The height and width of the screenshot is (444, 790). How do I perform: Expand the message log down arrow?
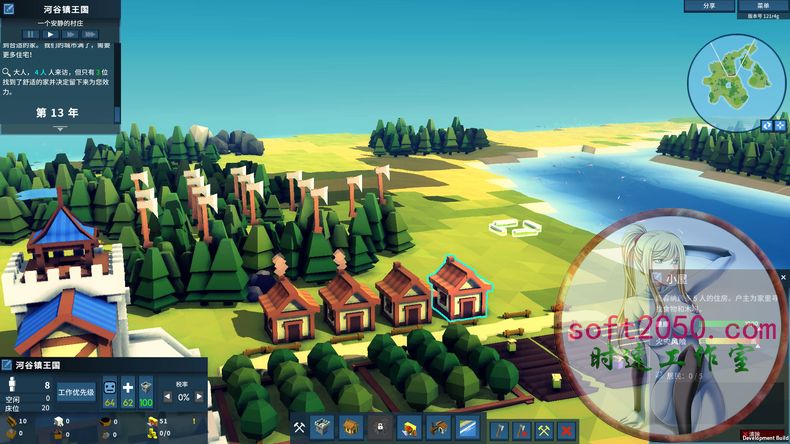tap(60, 129)
